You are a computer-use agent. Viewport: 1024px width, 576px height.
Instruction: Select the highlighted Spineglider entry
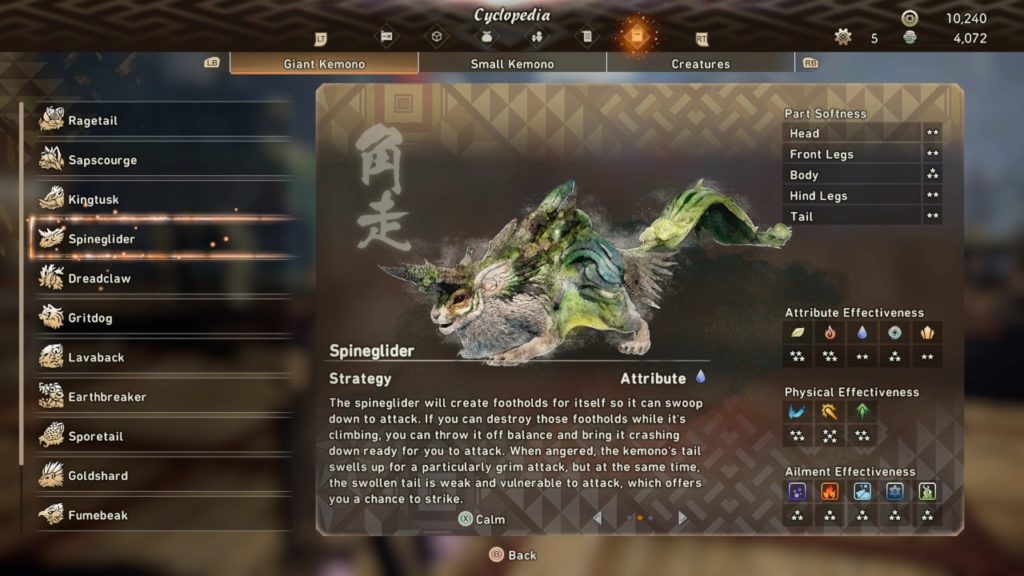[160, 239]
